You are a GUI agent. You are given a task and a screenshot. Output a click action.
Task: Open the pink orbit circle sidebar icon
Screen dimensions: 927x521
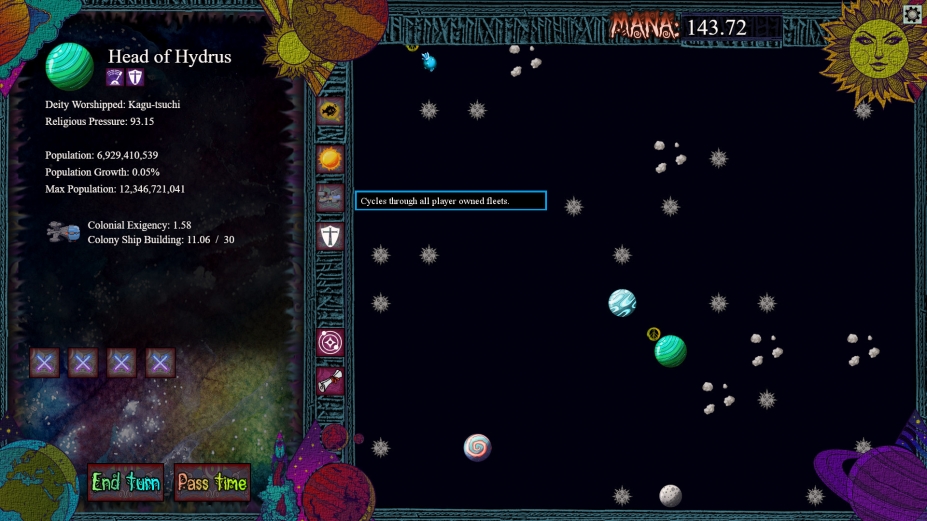tap(330, 343)
